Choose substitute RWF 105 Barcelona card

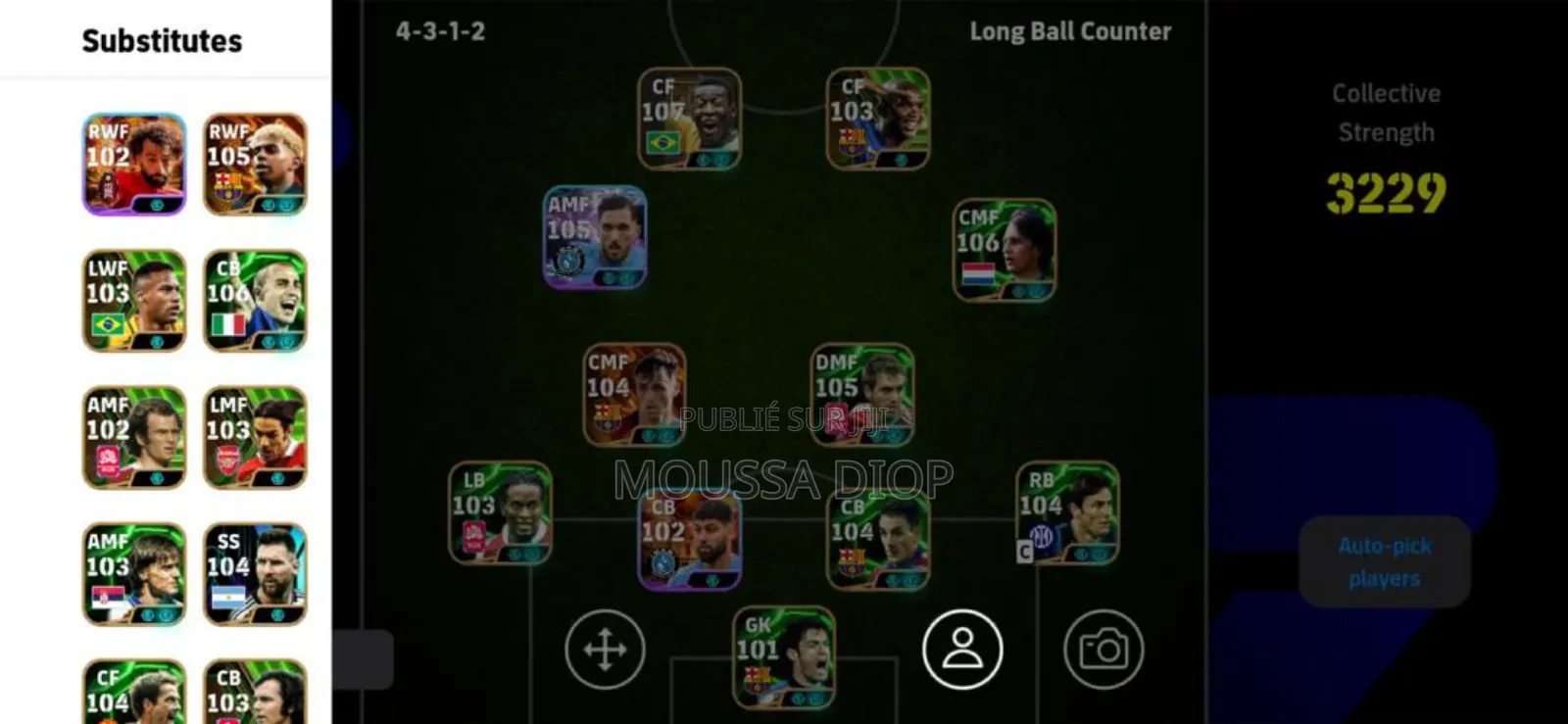pyautogui.click(x=255, y=164)
